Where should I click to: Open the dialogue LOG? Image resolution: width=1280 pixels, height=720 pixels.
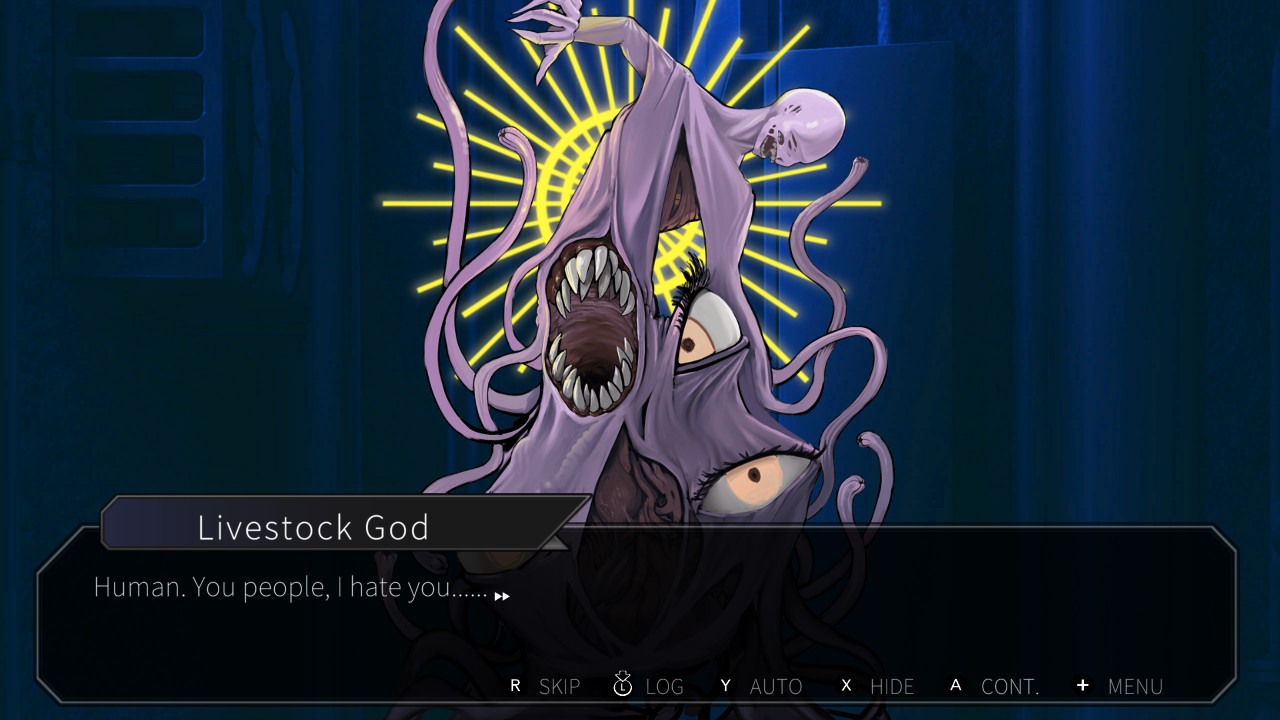pos(649,686)
